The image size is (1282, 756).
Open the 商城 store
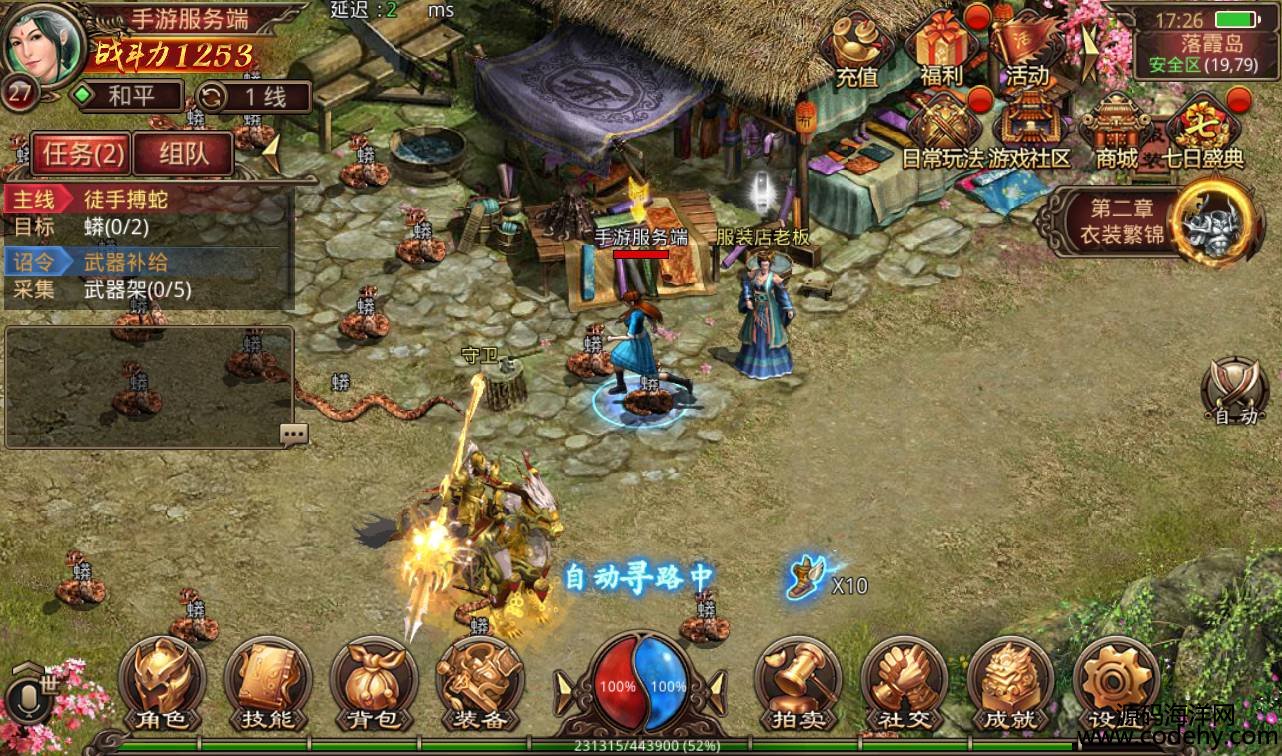(1116, 132)
